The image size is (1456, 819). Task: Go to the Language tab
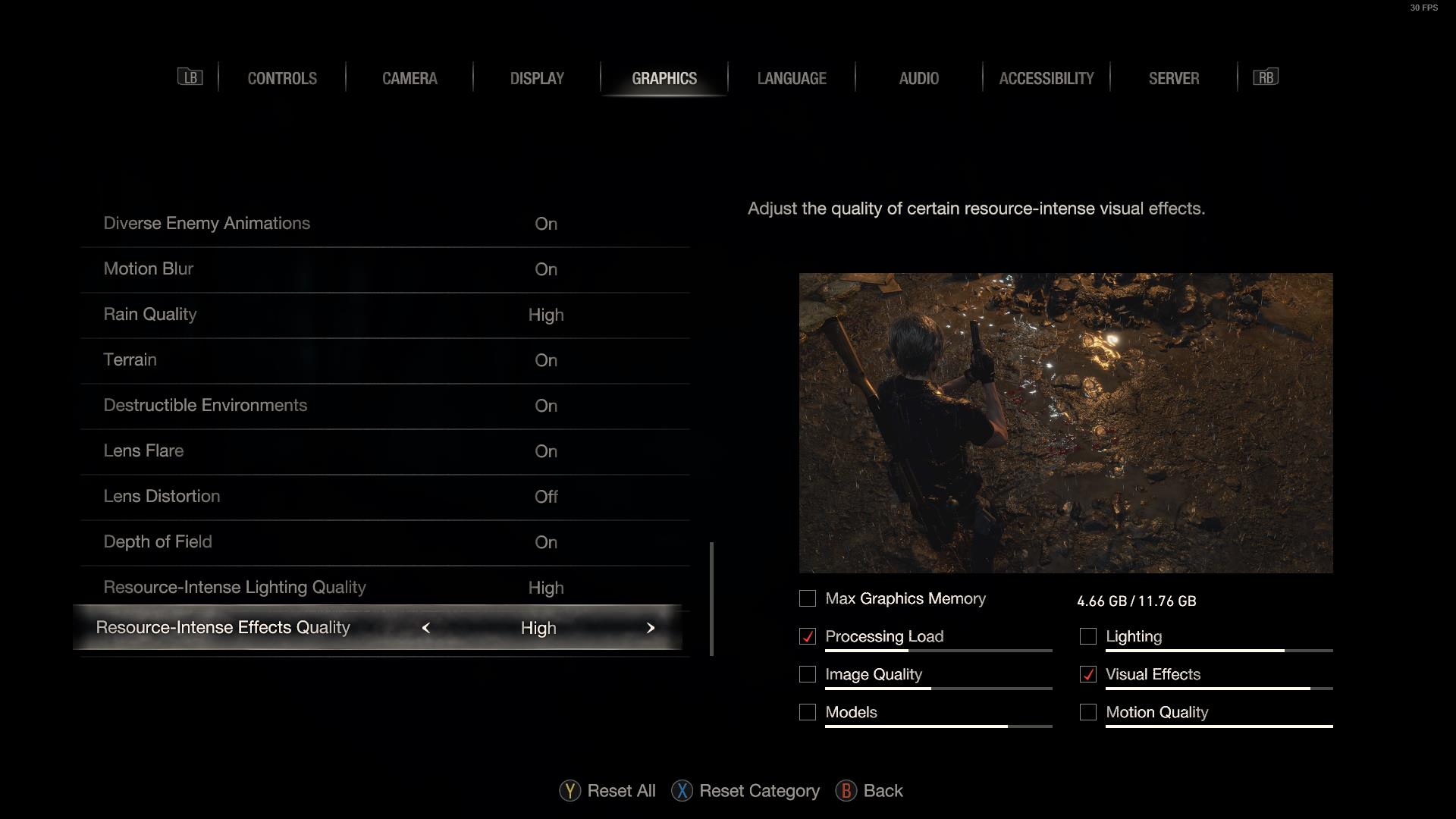click(x=792, y=78)
